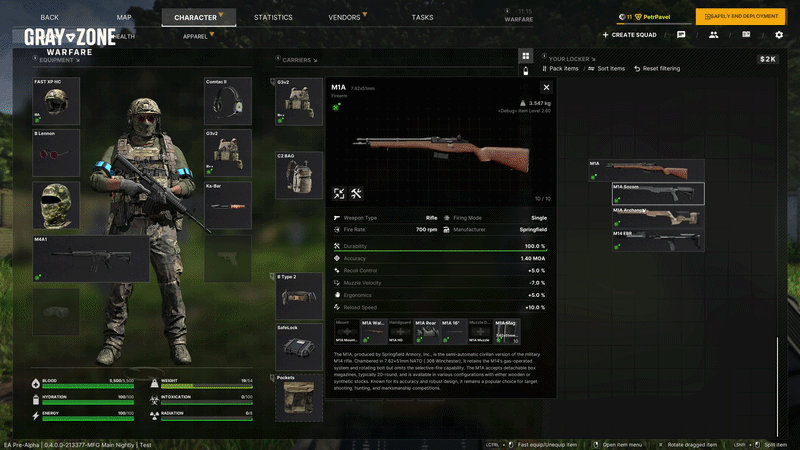Open the chat message icon
Image resolution: width=800 pixels, height=450 pixels.
(x=681, y=35)
